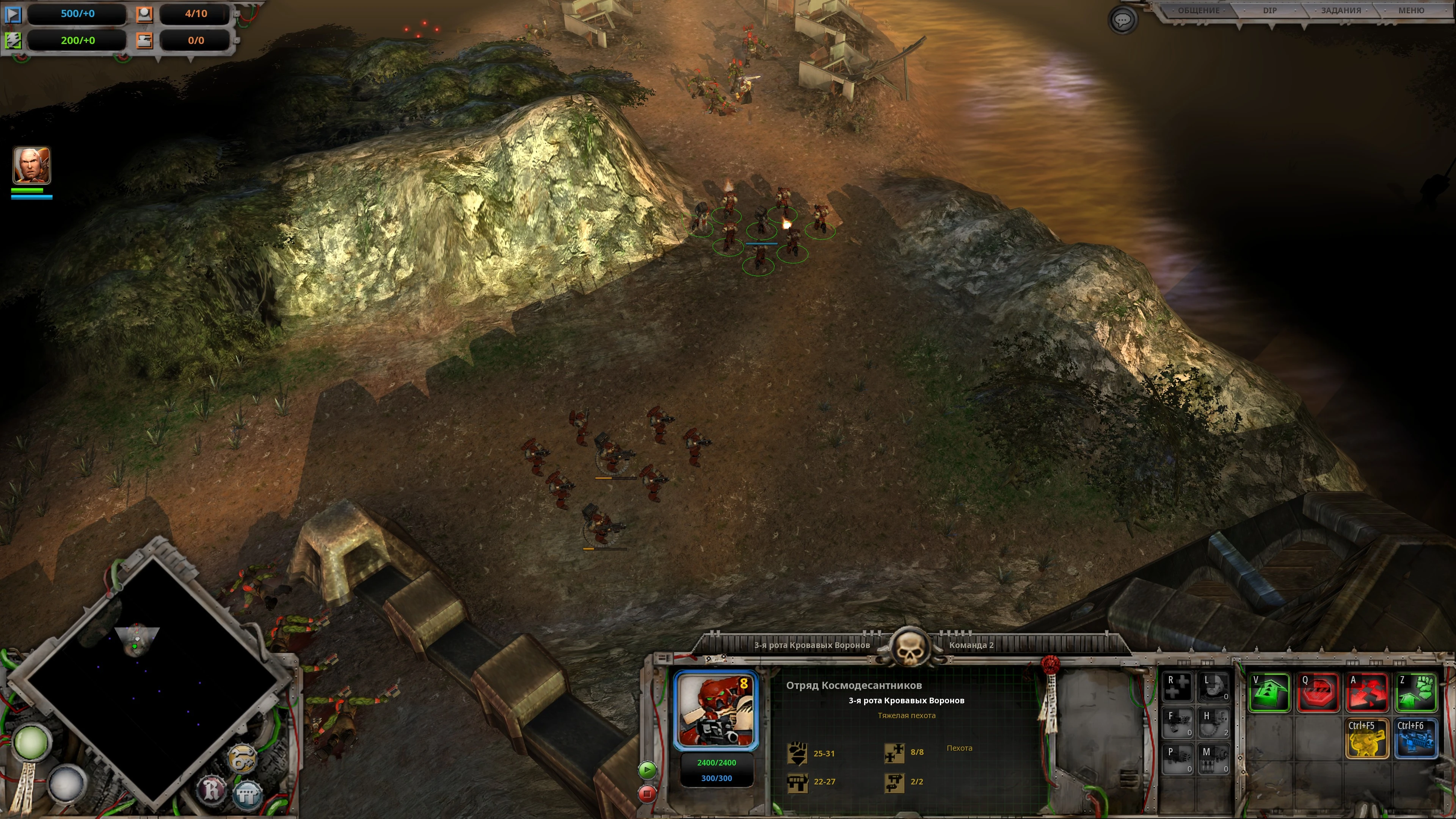Viewport: 1456px width, 819px height.
Task: Click the gold wrench button by the minimap
Action: pyautogui.click(x=243, y=758)
